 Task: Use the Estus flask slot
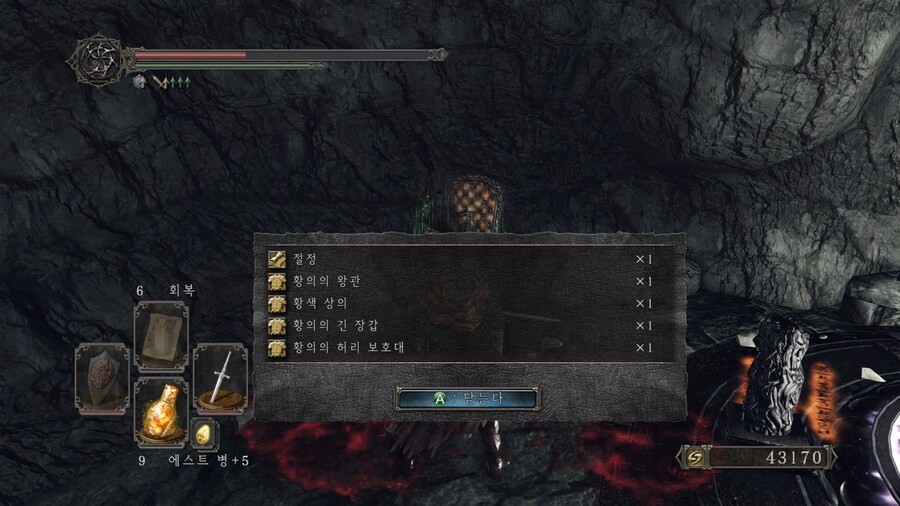pyautogui.click(x=161, y=412)
